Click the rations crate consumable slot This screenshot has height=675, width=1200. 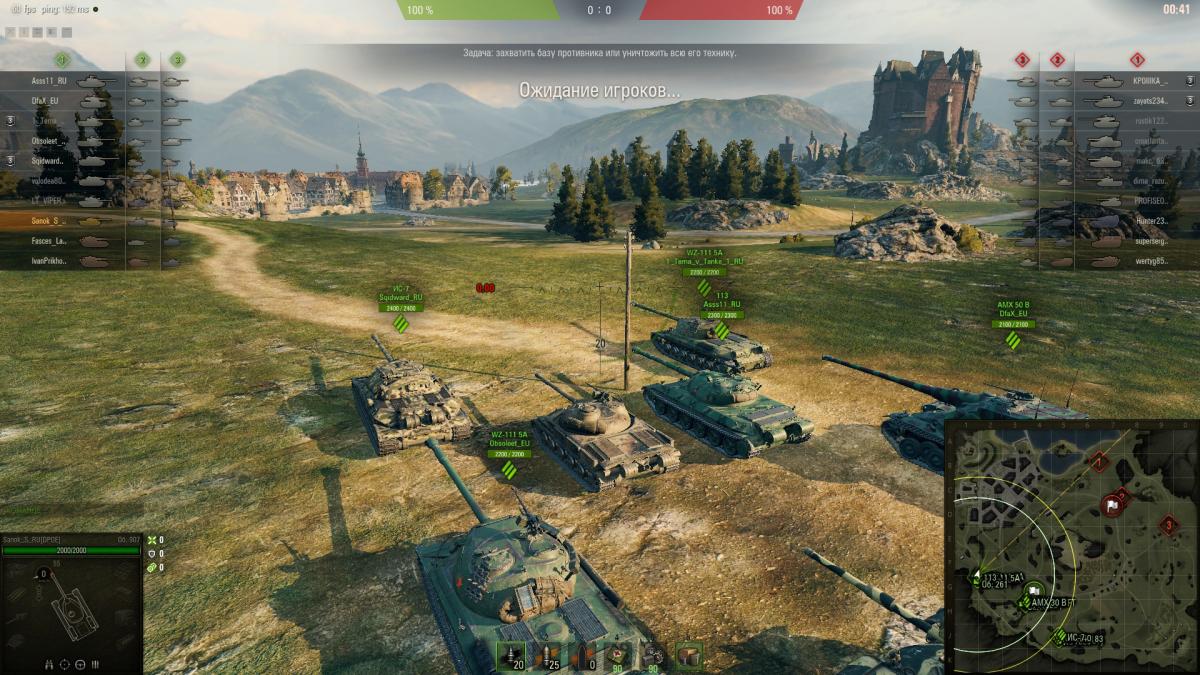pos(689,656)
